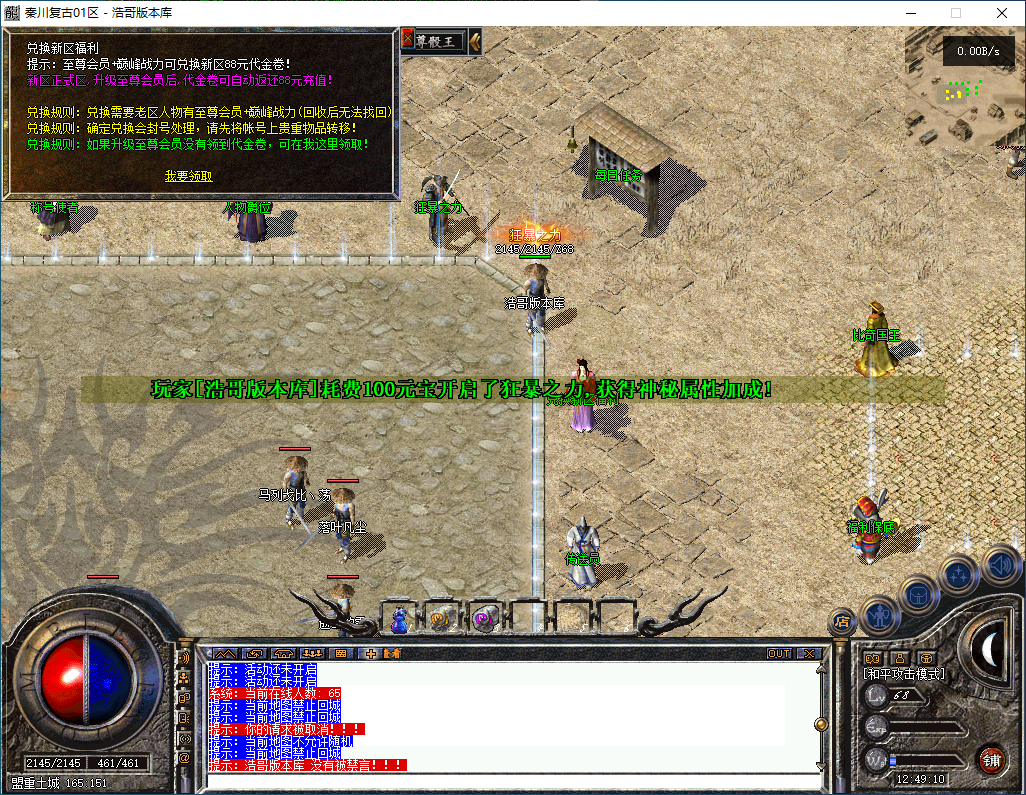This screenshot has height=795, width=1026.
Task: Click the plus icon on chat toolbar
Action: pos(371,654)
